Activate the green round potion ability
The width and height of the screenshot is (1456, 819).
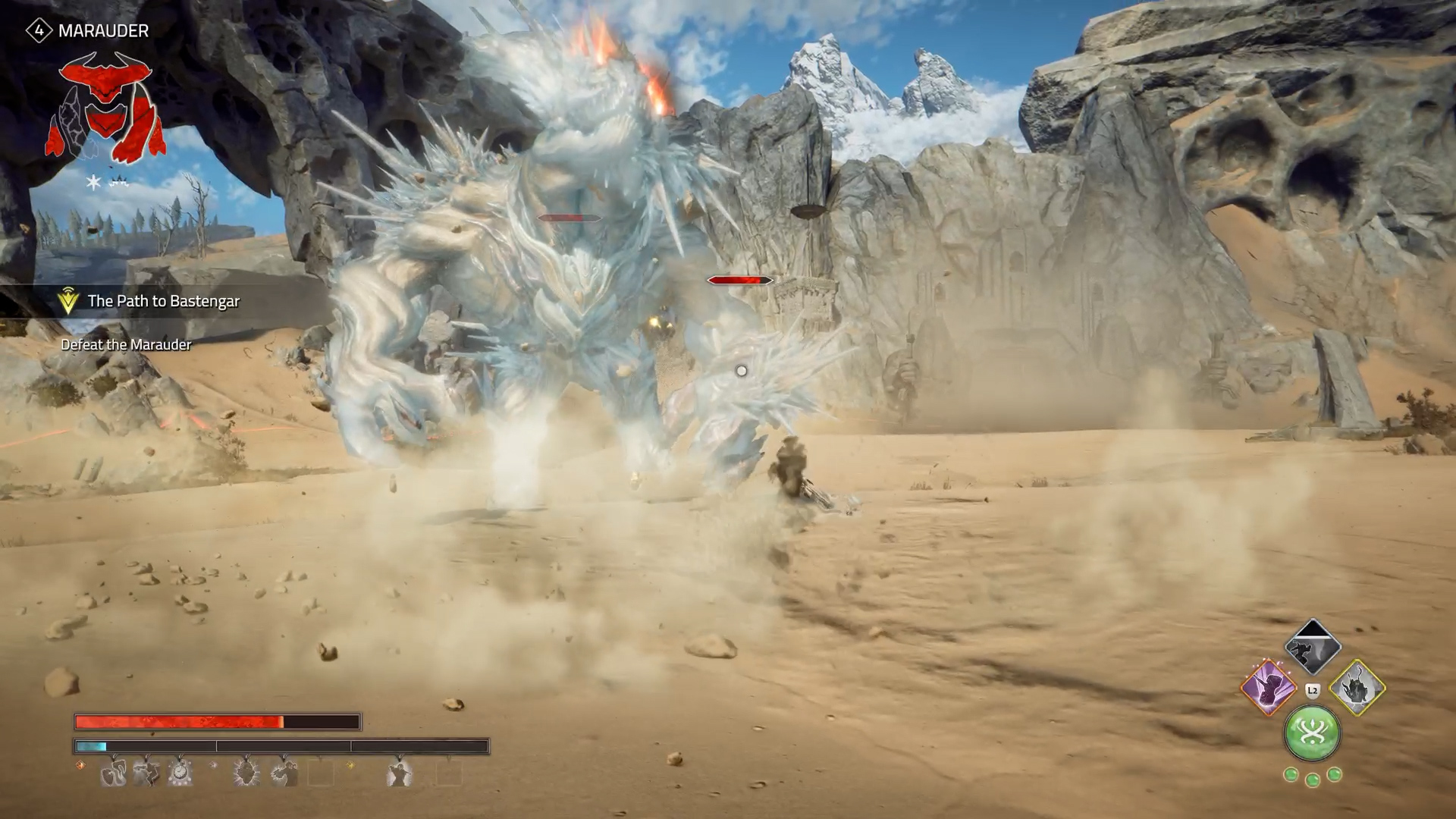click(1312, 733)
